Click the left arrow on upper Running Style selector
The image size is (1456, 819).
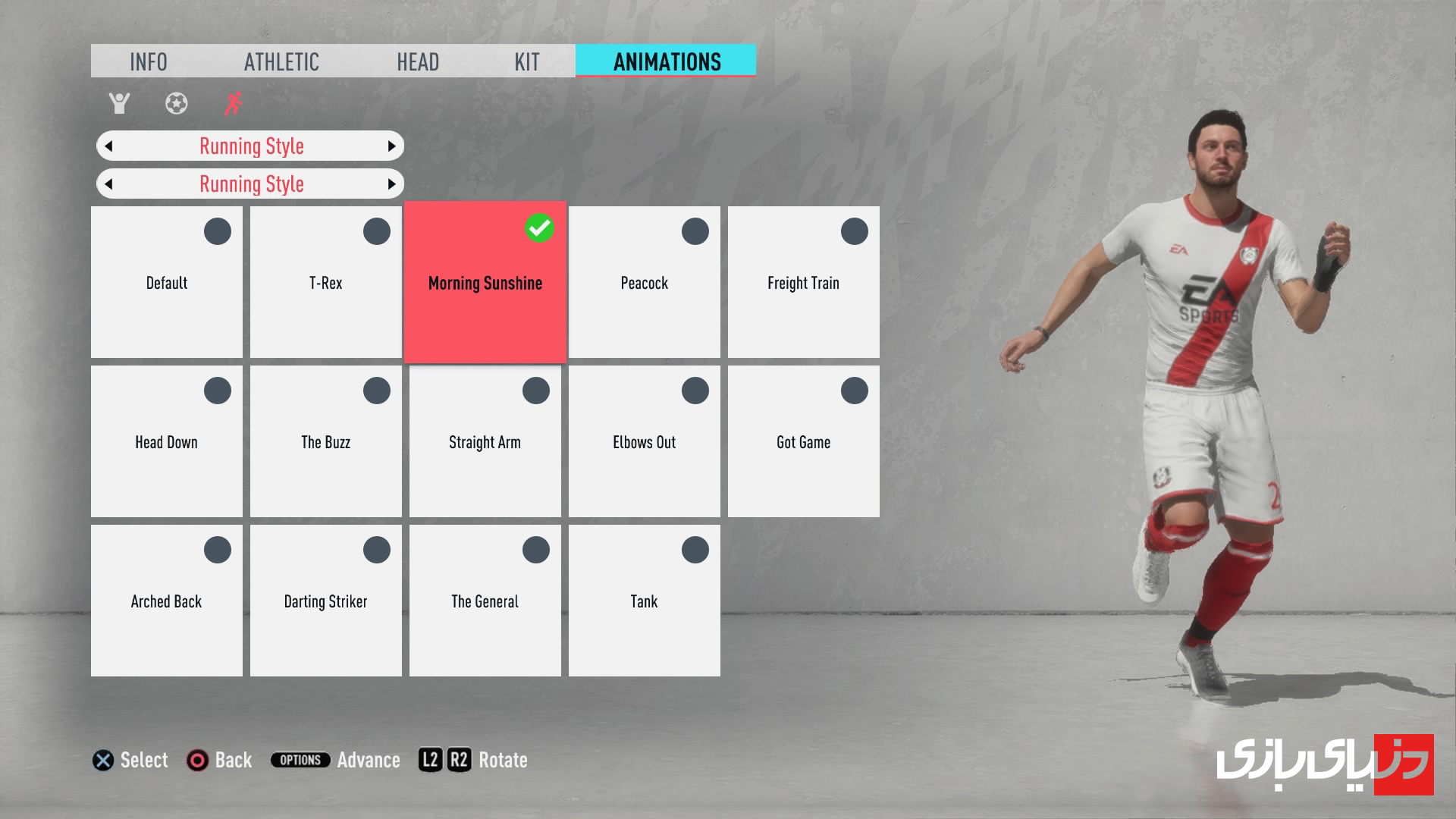pyautogui.click(x=108, y=146)
